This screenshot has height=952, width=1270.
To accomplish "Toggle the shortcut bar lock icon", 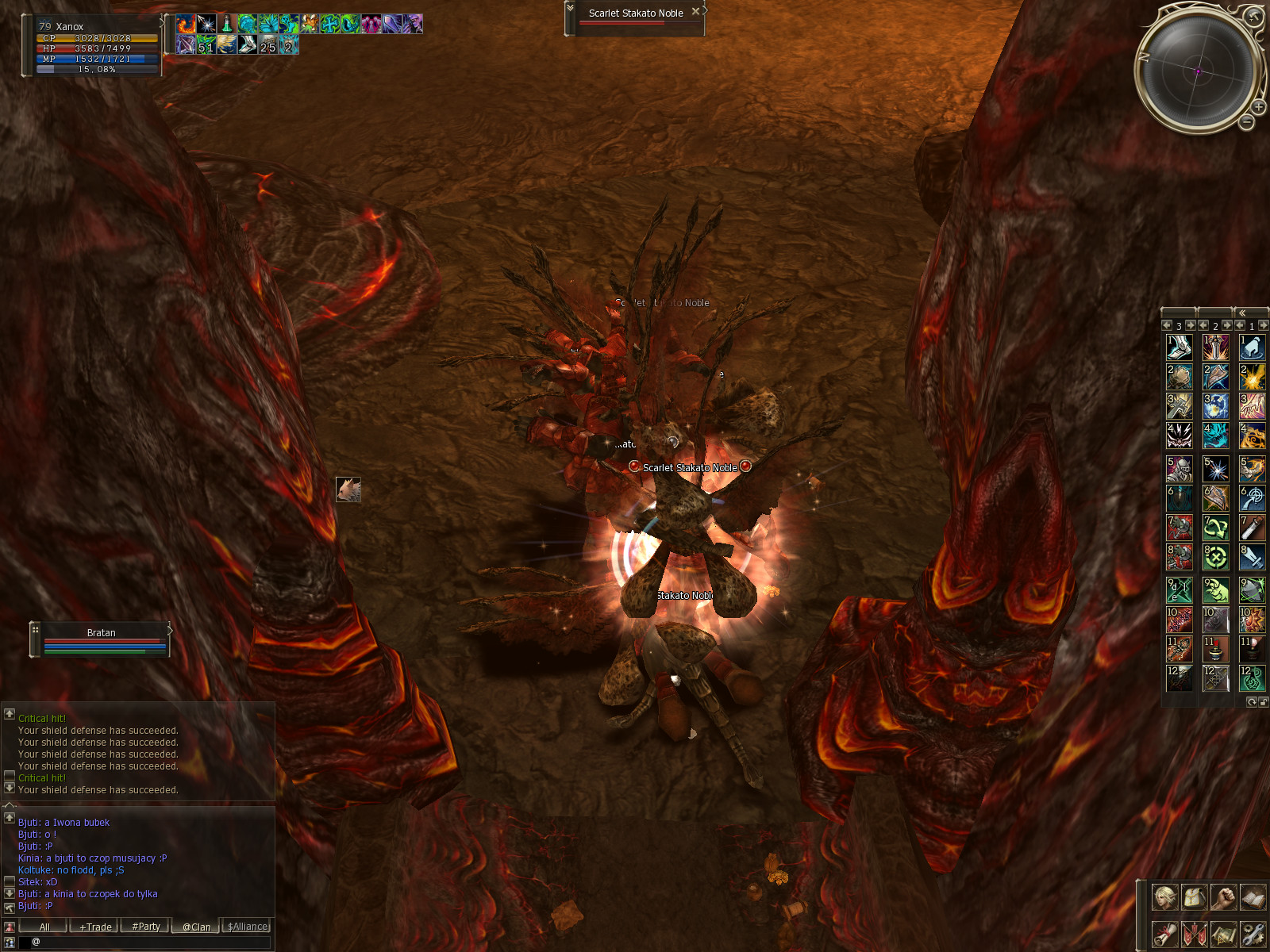I will coord(1263,702).
